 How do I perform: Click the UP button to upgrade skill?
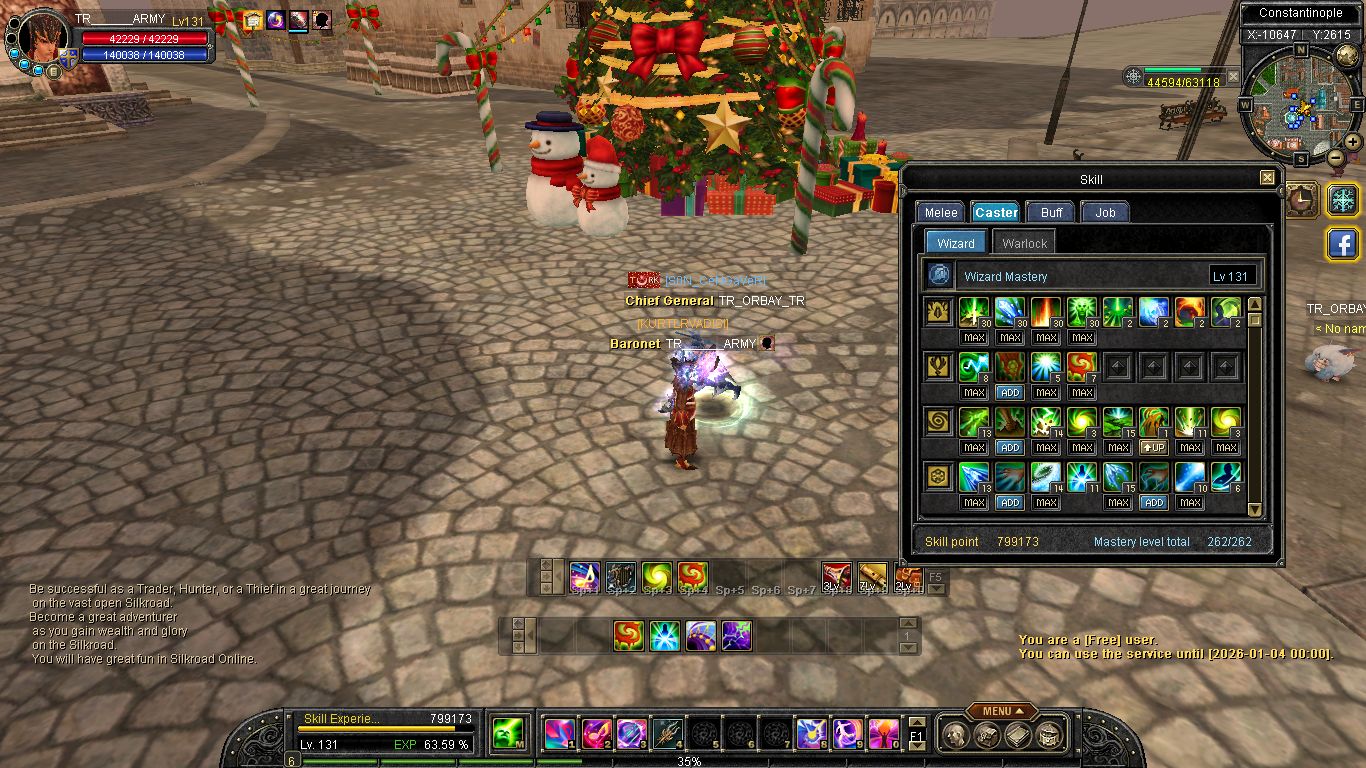click(x=1154, y=448)
